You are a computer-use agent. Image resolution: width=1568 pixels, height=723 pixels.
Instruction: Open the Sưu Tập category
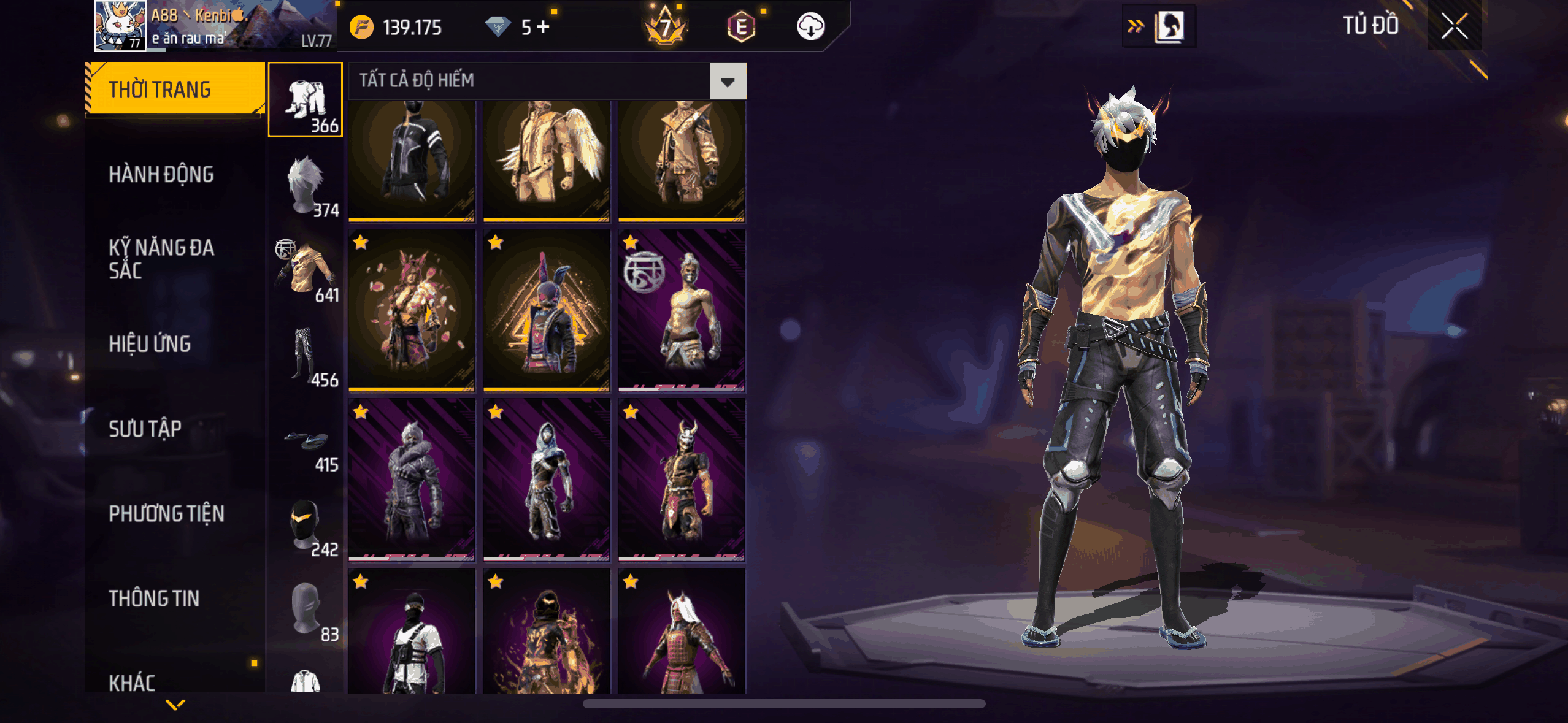(x=145, y=429)
